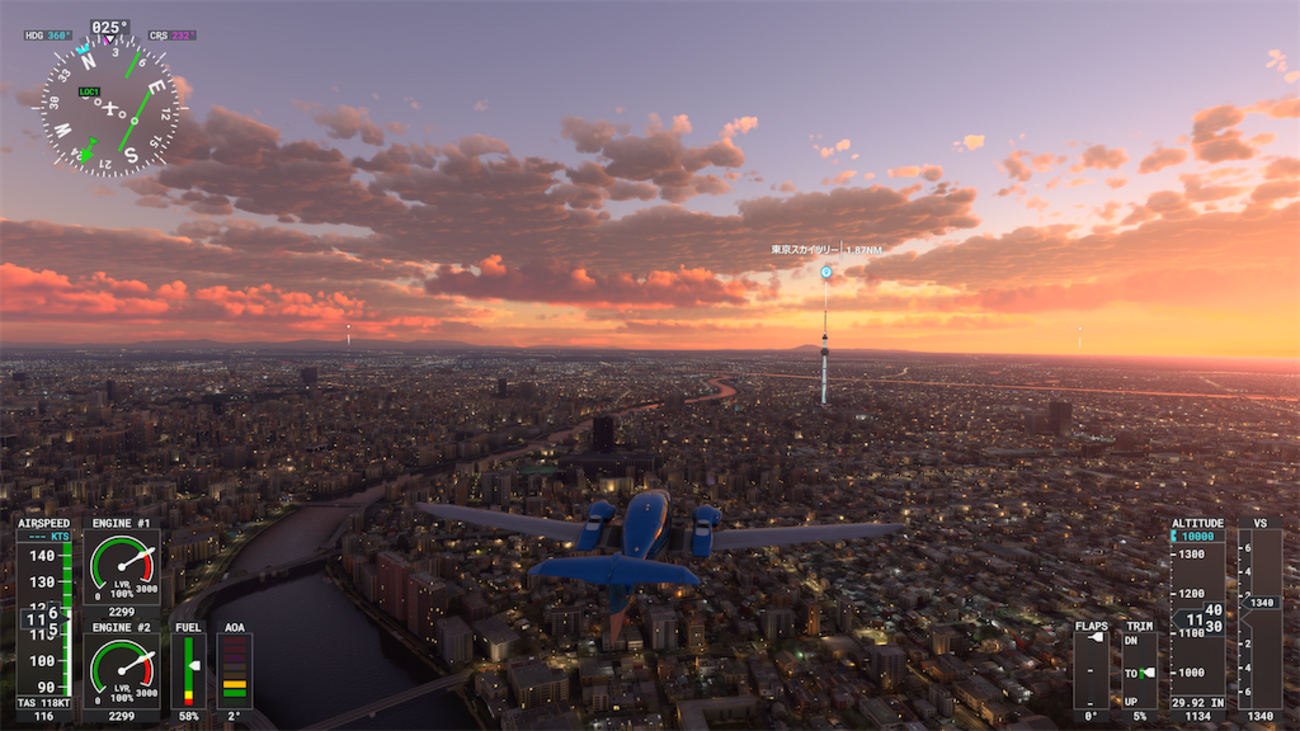1300x731 pixels.
Task: Click the AOA indicator
Action: [234, 668]
